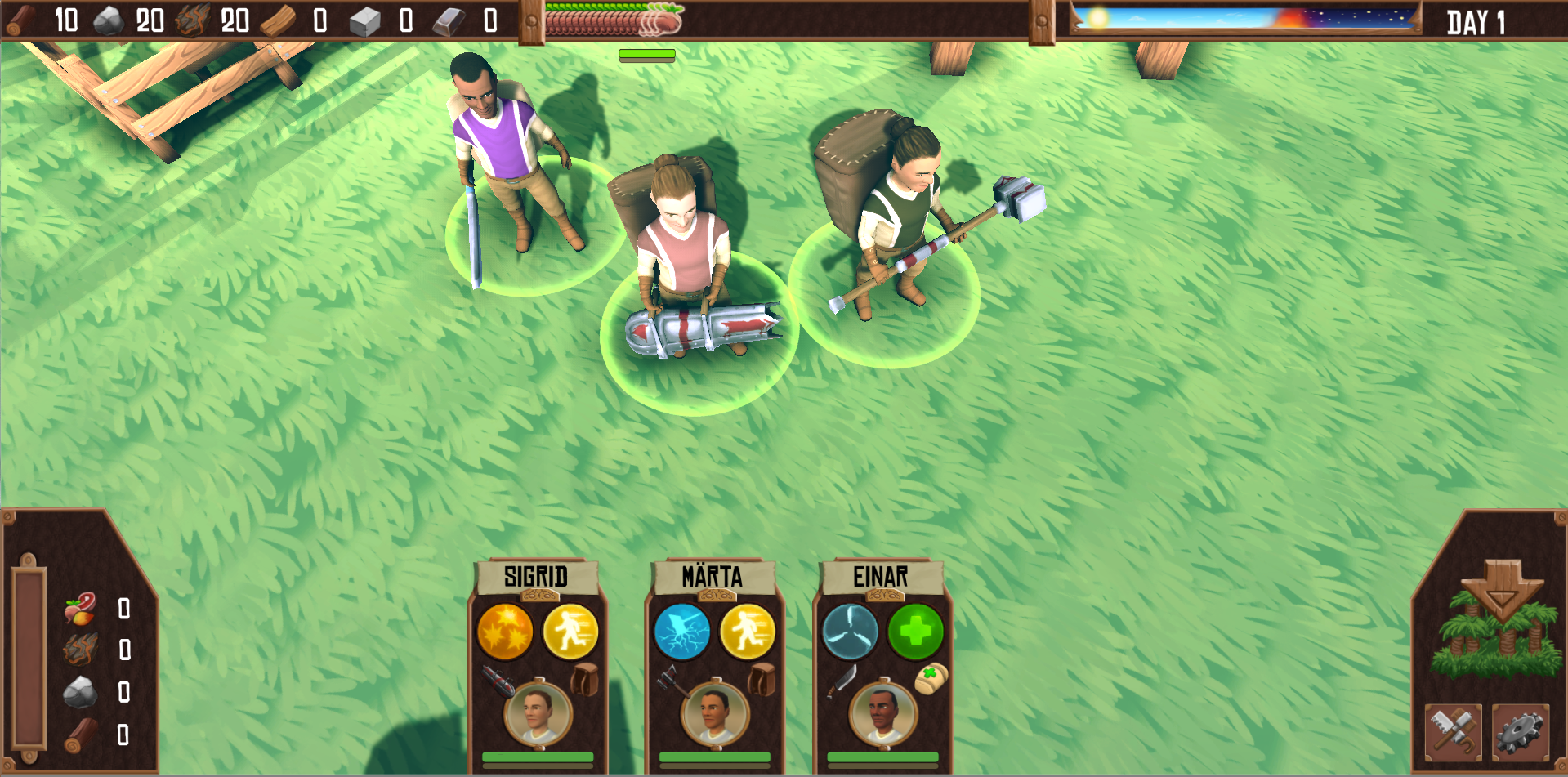The width and height of the screenshot is (1568, 777).
Task: Activate Einar's whirling blades ability
Action: click(850, 632)
